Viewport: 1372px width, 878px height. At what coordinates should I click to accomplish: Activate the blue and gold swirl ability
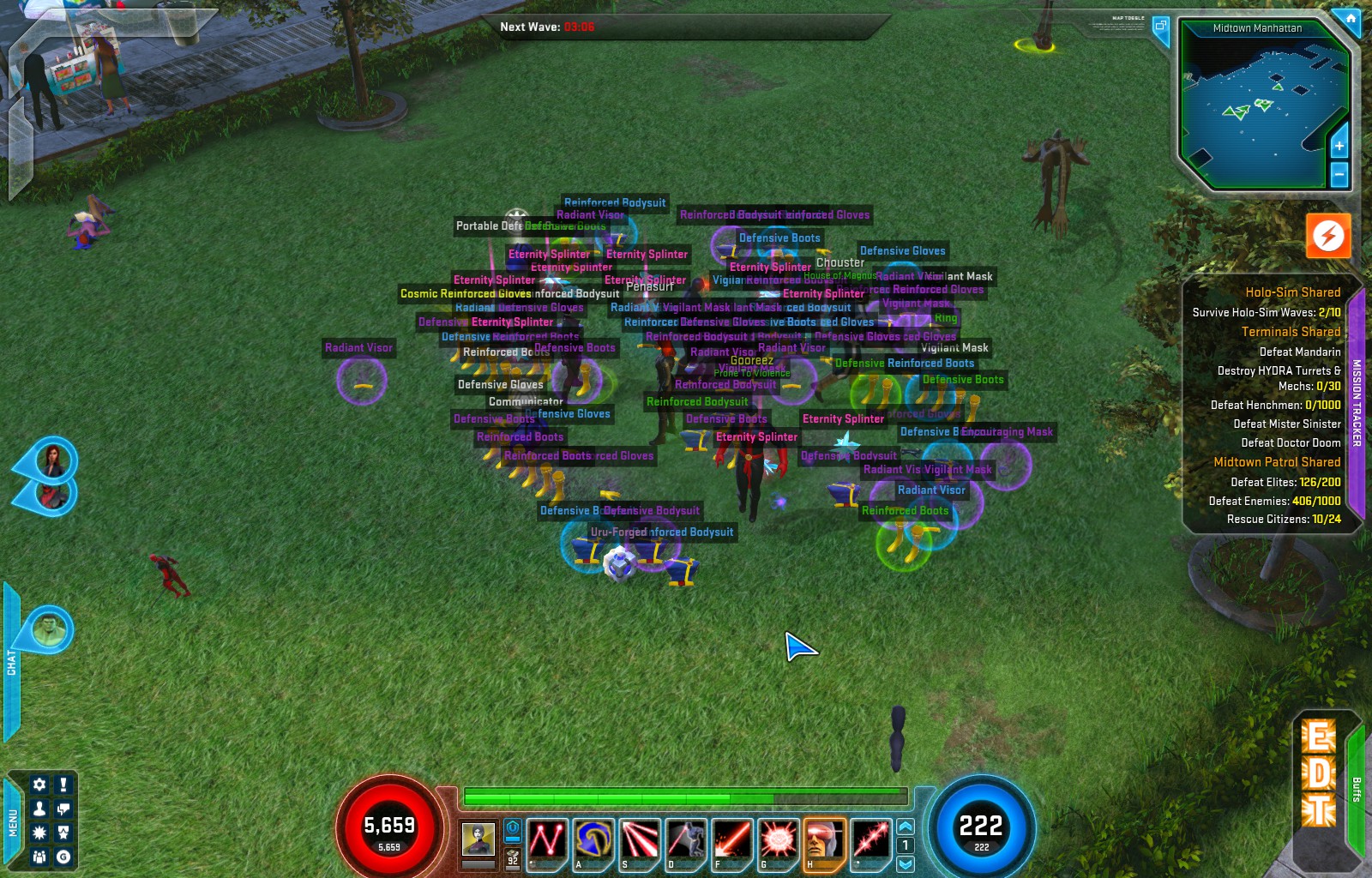tap(593, 839)
